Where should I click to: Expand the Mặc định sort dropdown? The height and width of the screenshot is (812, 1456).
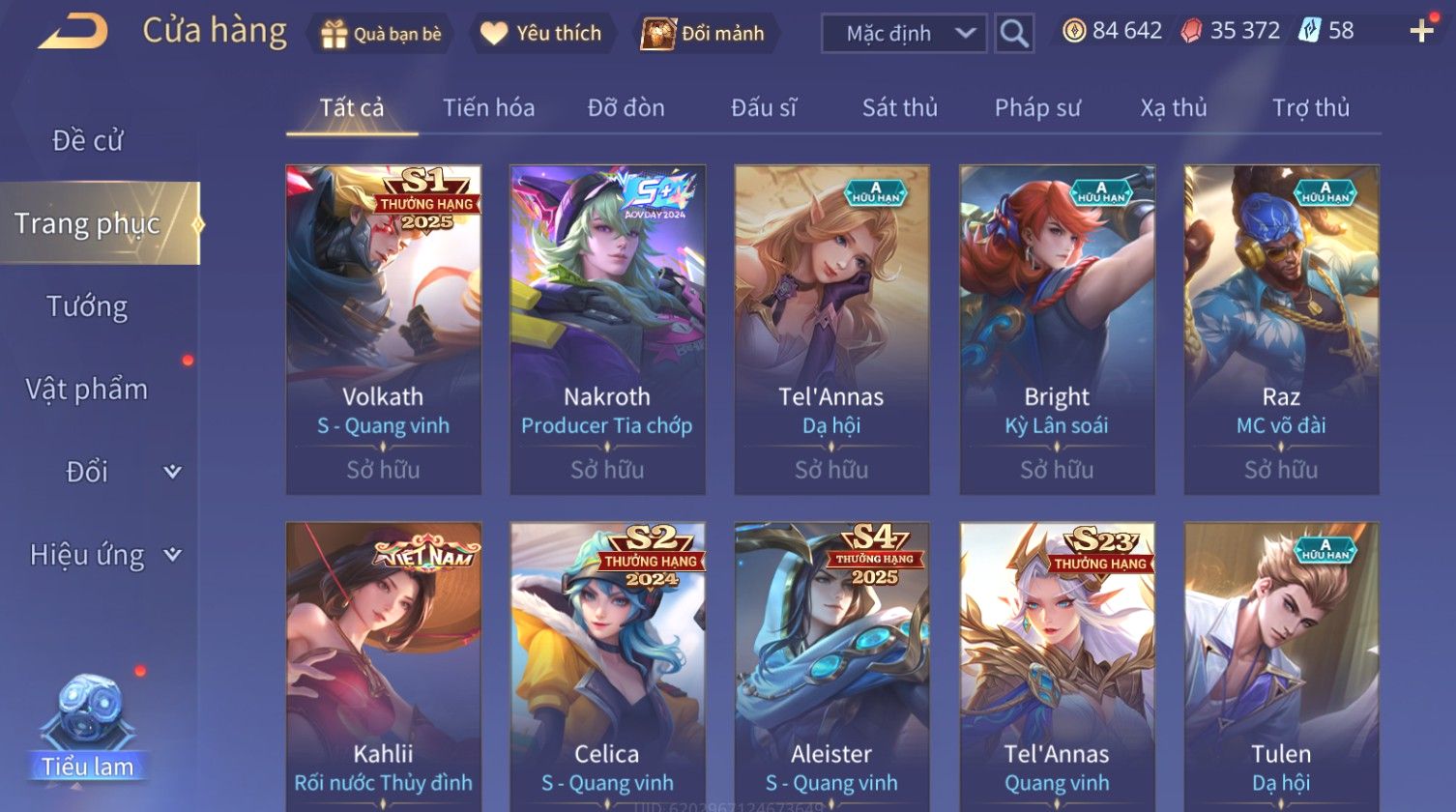903,34
